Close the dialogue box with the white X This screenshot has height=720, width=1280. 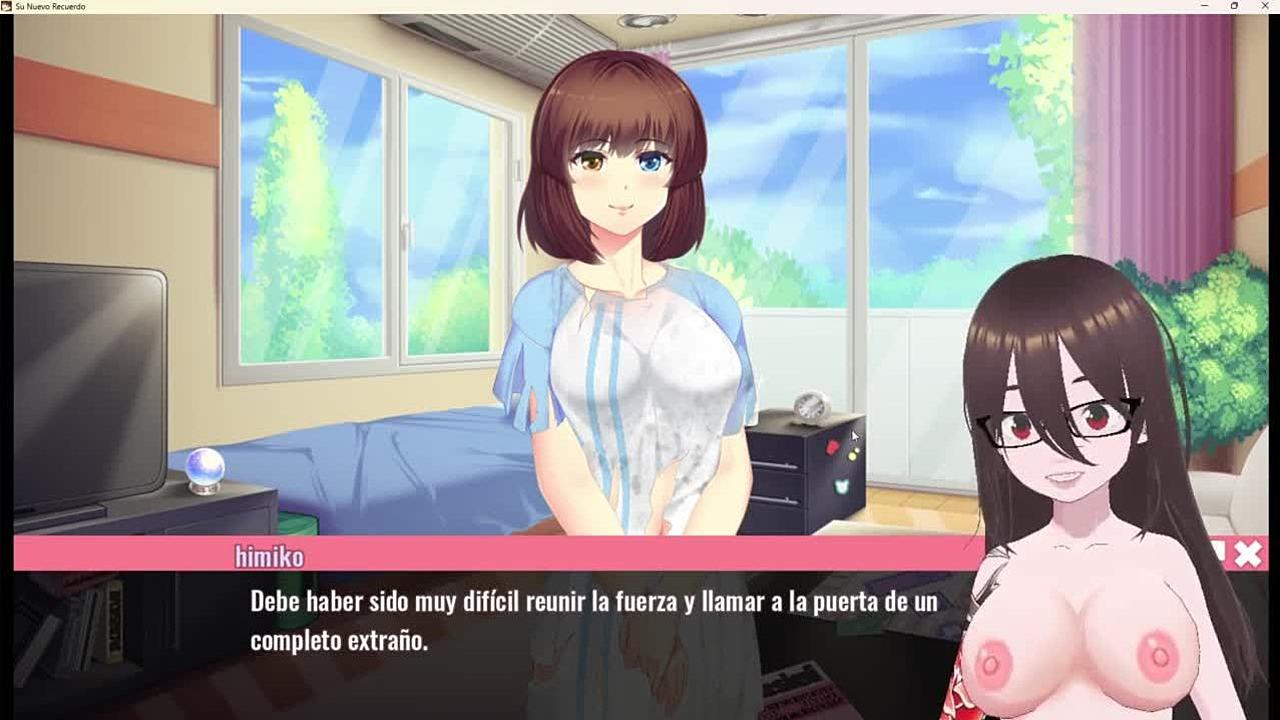coord(1248,554)
